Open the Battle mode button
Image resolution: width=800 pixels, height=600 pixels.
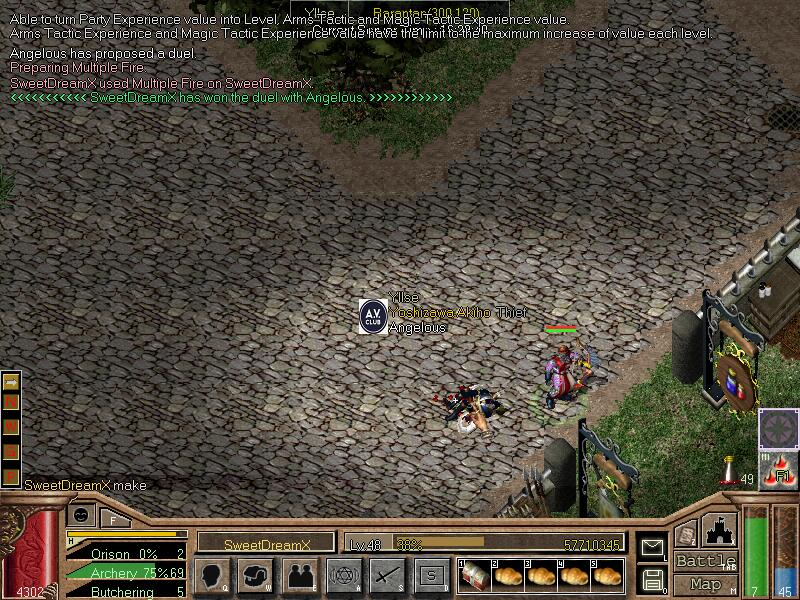[x=706, y=561]
